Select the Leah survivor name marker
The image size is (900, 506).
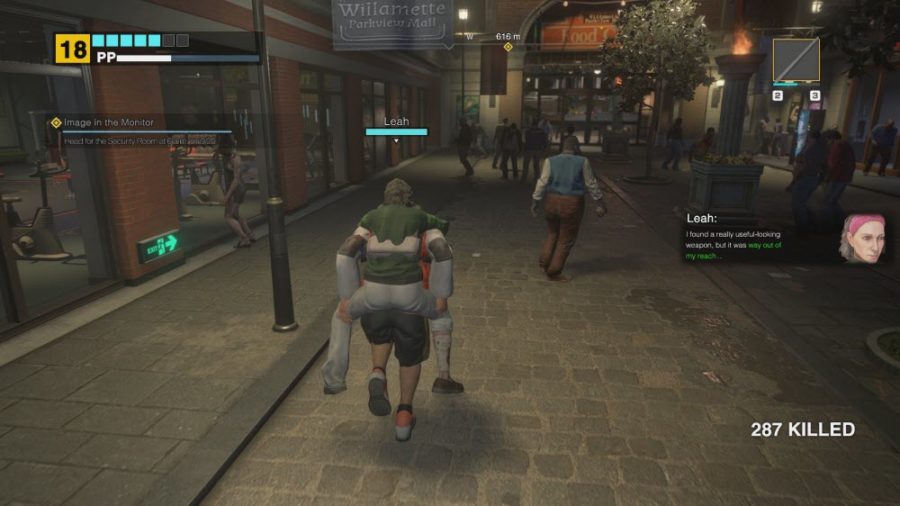tap(396, 122)
